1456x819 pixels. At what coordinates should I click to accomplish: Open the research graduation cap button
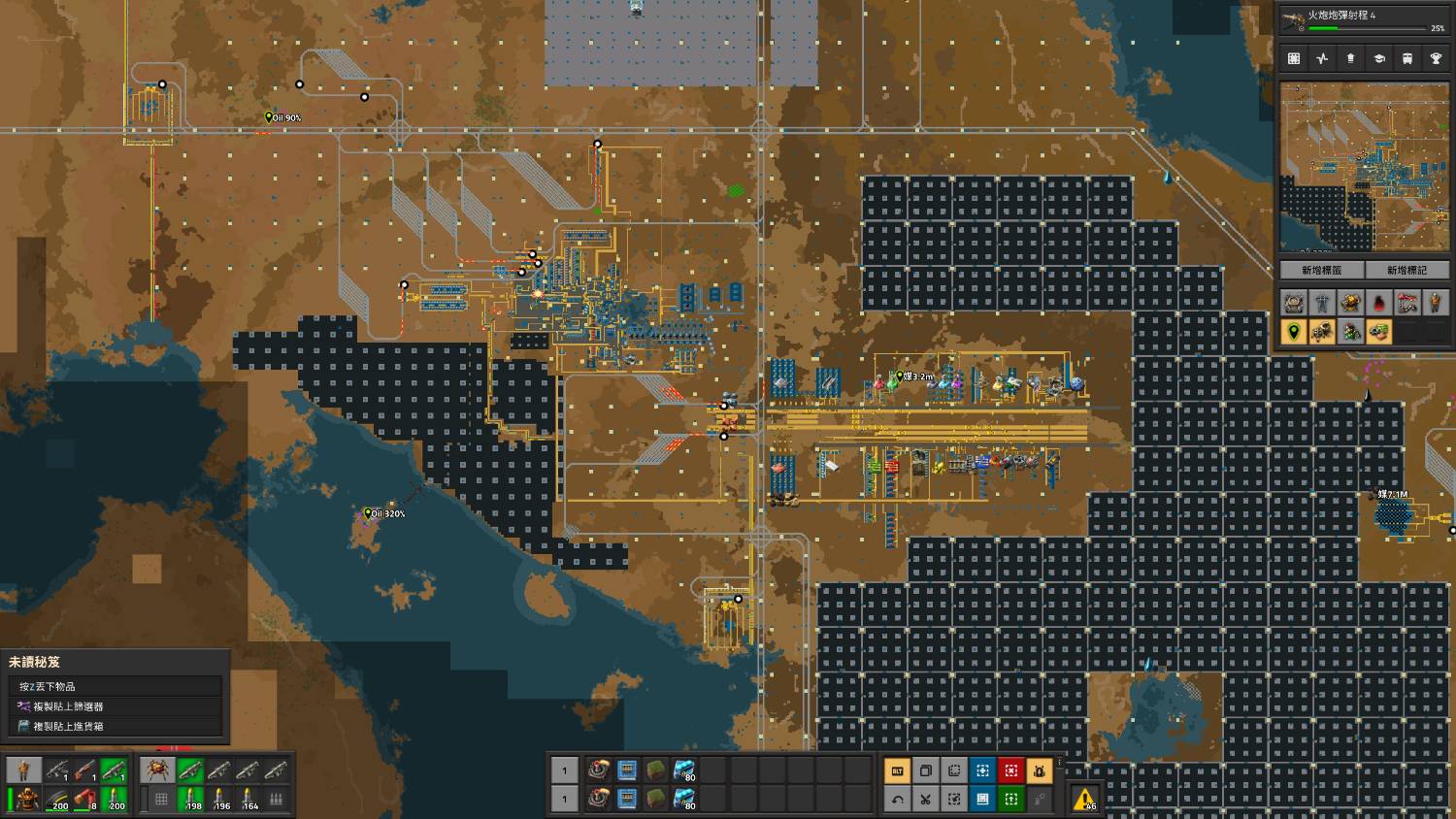click(1378, 59)
